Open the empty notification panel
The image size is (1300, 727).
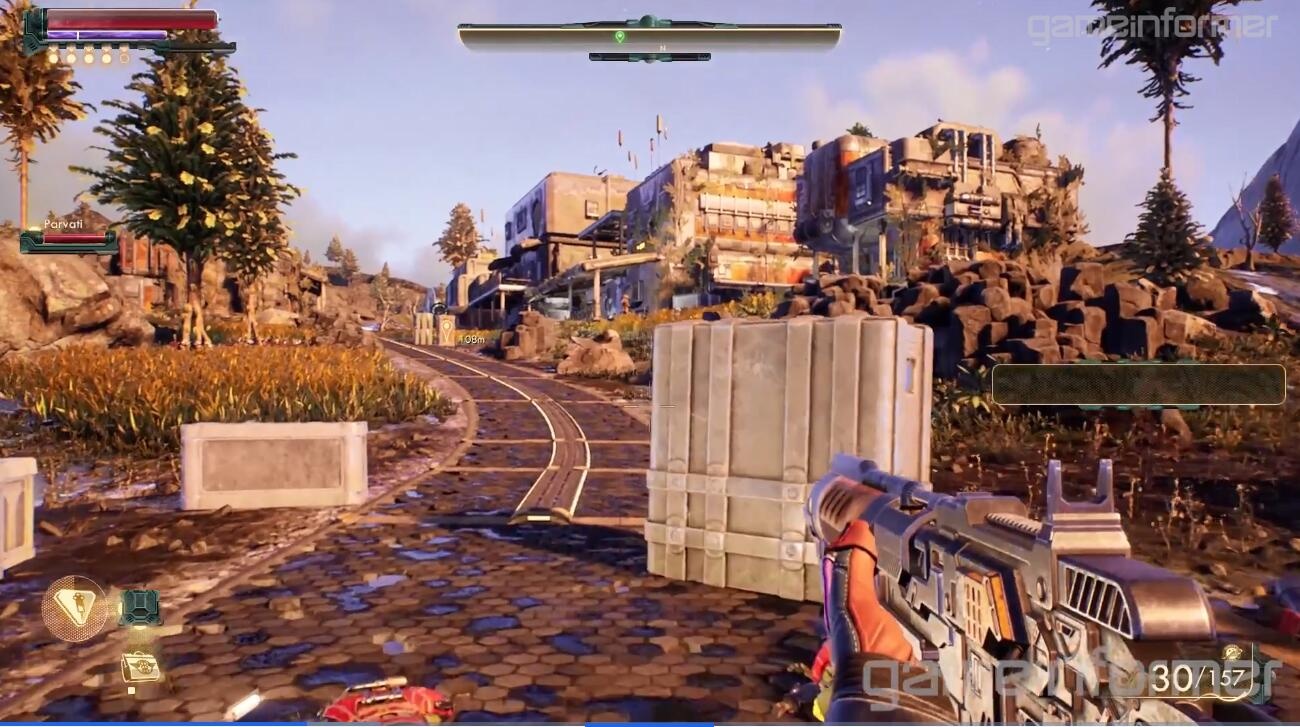click(x=1138, y=384)
